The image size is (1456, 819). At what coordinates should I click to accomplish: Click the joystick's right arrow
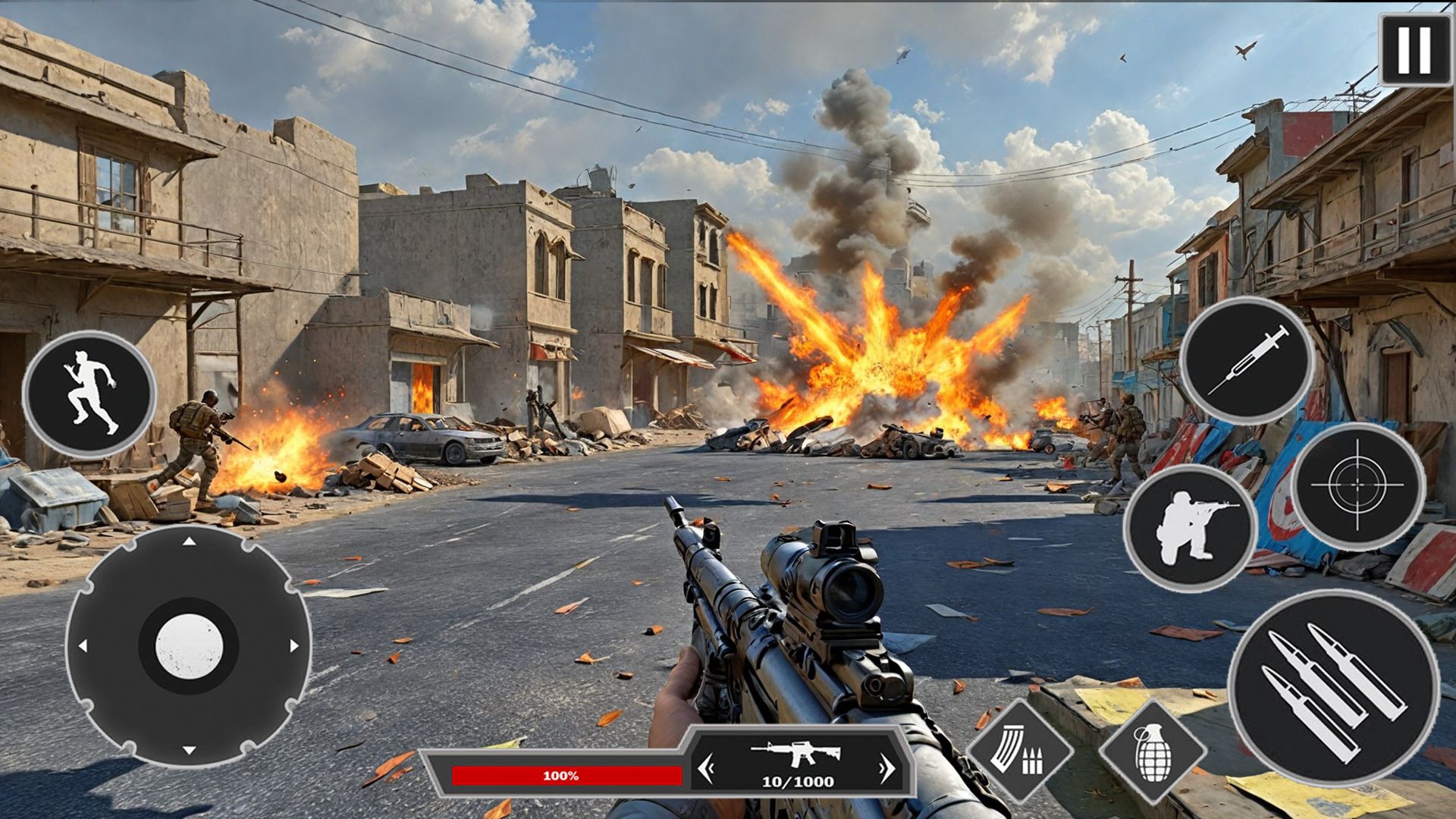coord(294,646)
